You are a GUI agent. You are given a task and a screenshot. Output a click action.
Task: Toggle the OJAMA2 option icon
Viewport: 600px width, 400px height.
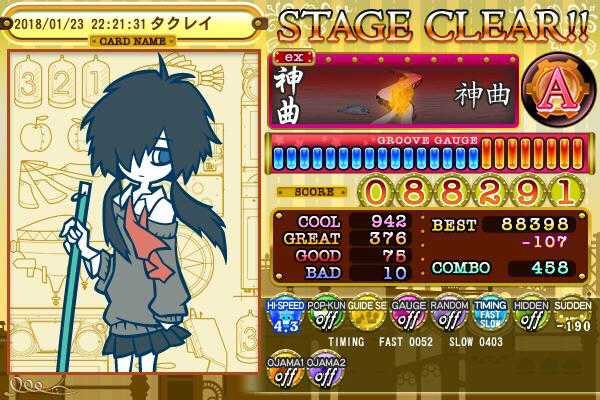pos(323,372)
